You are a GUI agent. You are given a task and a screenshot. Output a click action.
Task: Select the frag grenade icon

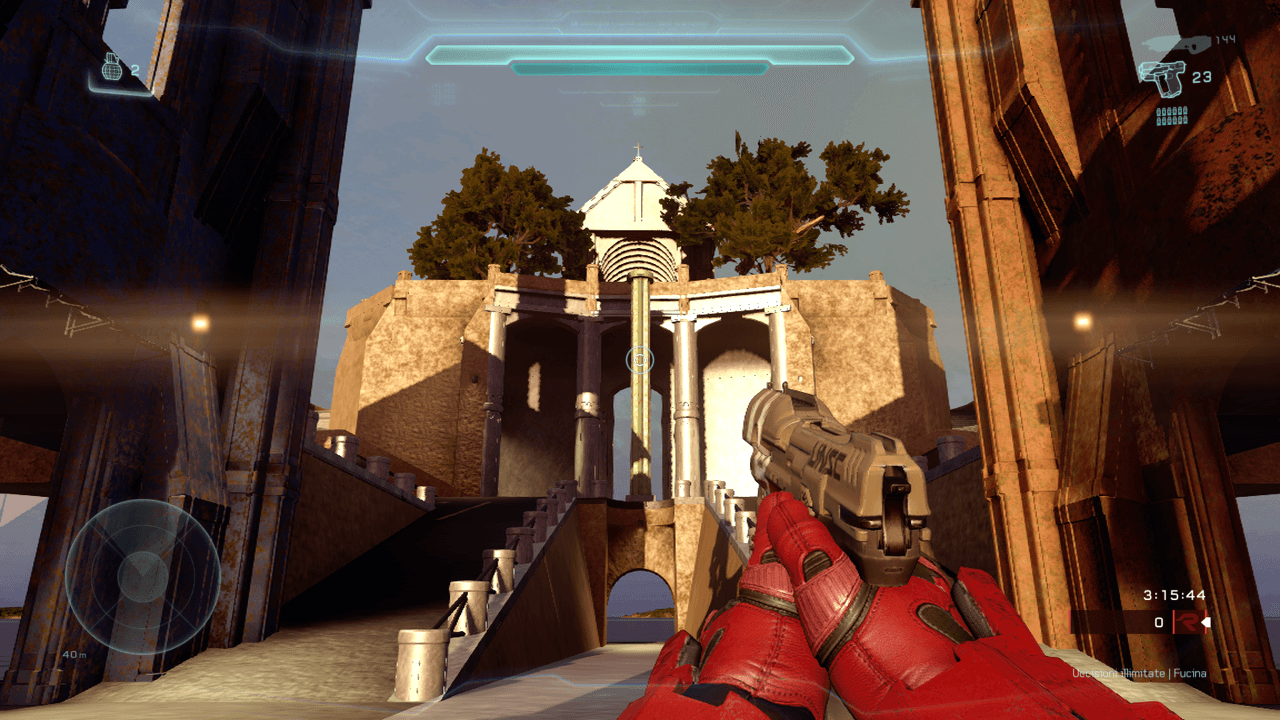pos(112,68)
